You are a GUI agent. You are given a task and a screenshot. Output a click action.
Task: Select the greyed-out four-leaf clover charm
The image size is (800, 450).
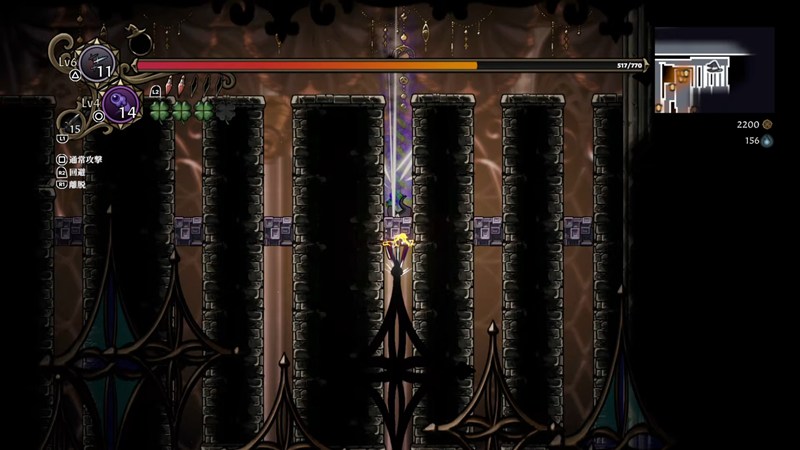[x=227, y=109]
